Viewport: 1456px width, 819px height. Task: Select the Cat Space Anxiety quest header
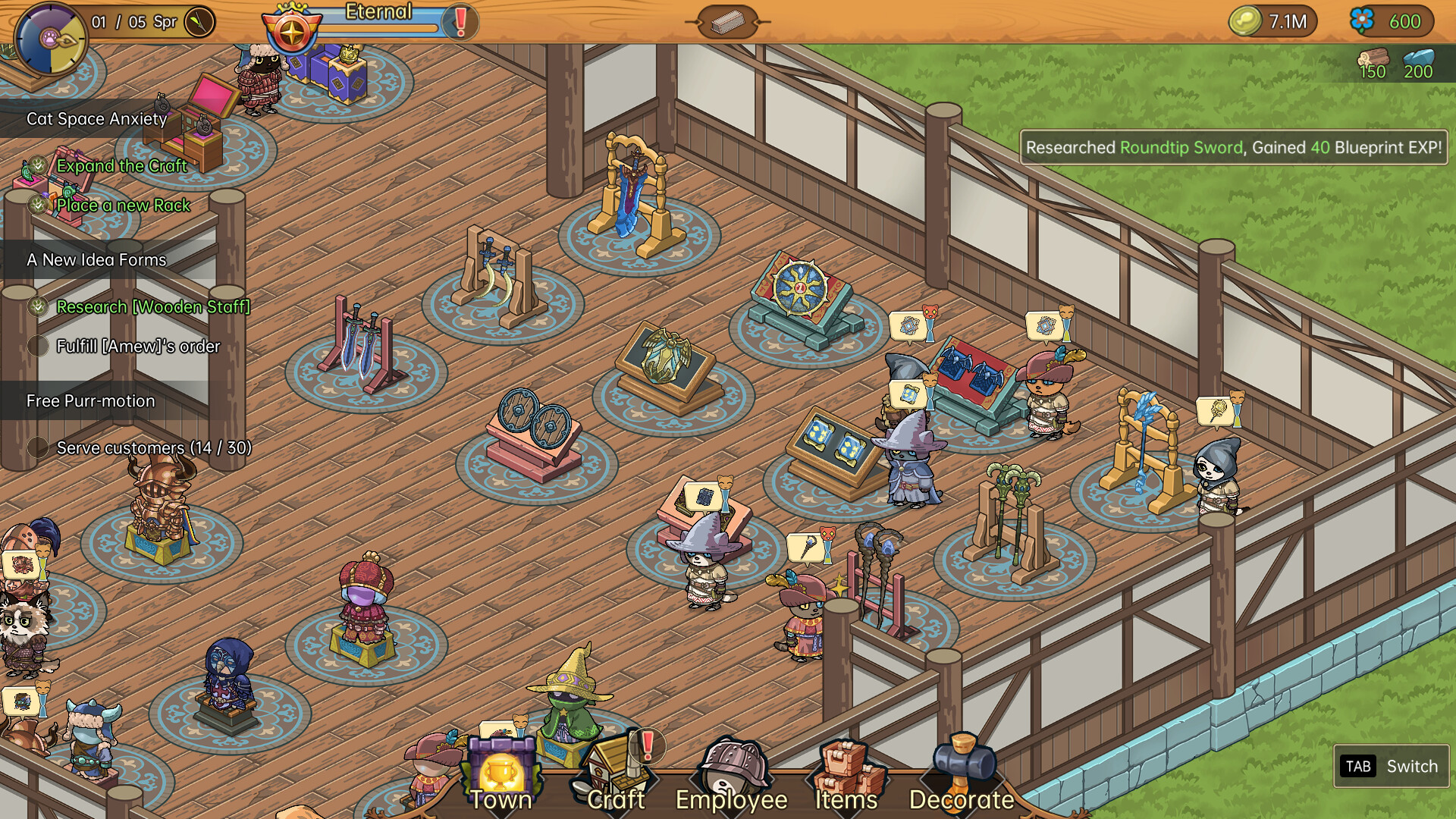[x=97, y=119]
